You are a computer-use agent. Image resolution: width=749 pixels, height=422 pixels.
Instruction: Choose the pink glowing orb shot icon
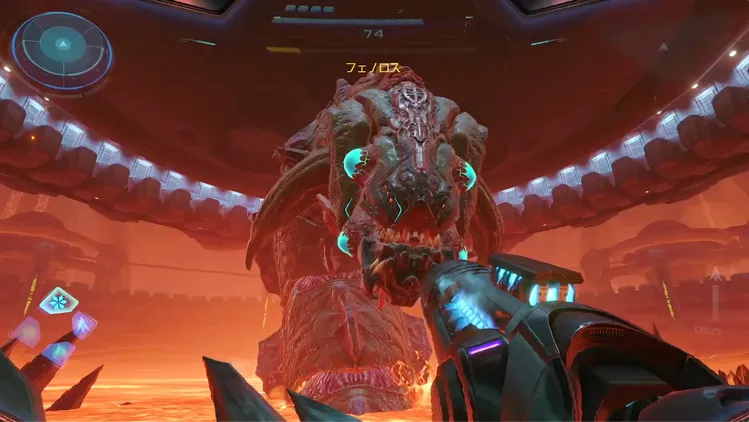pos(24,330)
